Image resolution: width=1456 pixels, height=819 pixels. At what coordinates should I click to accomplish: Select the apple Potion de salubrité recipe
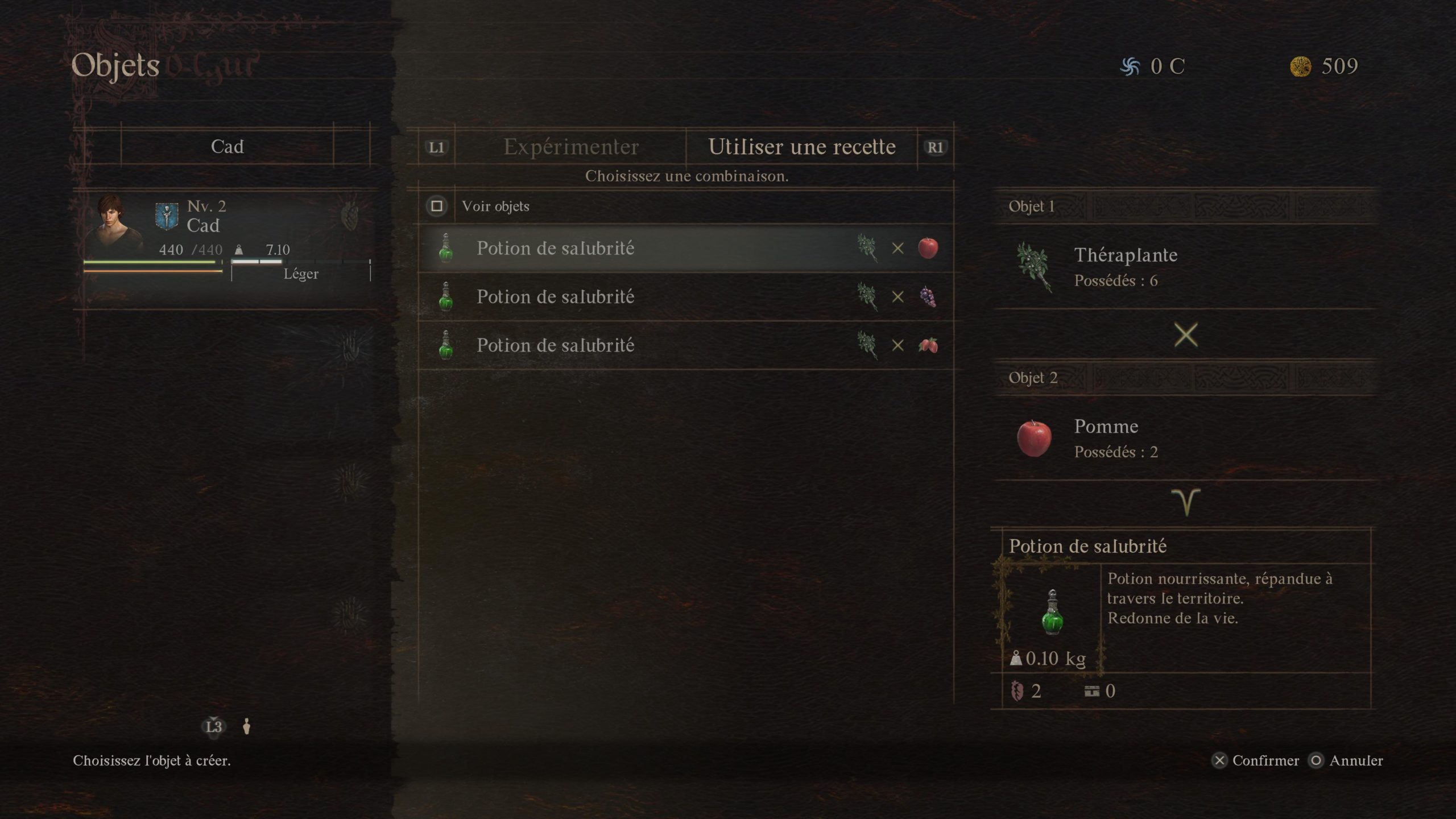(x=685, y=249)
